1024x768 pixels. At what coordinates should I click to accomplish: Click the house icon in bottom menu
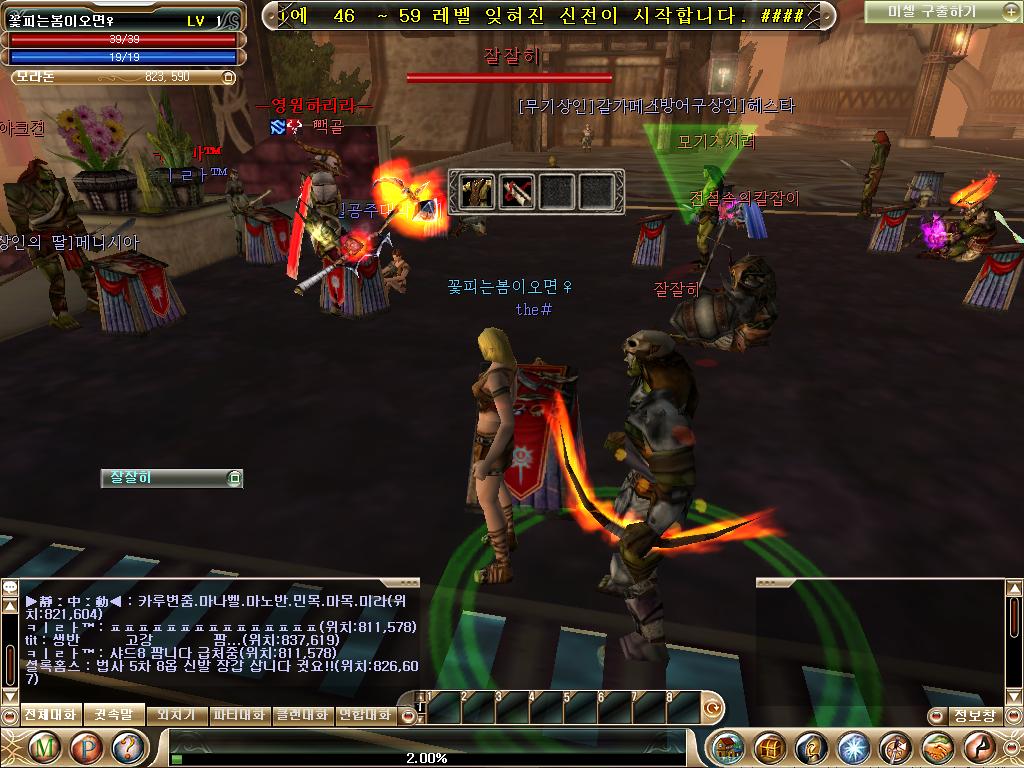coord(728,747)
